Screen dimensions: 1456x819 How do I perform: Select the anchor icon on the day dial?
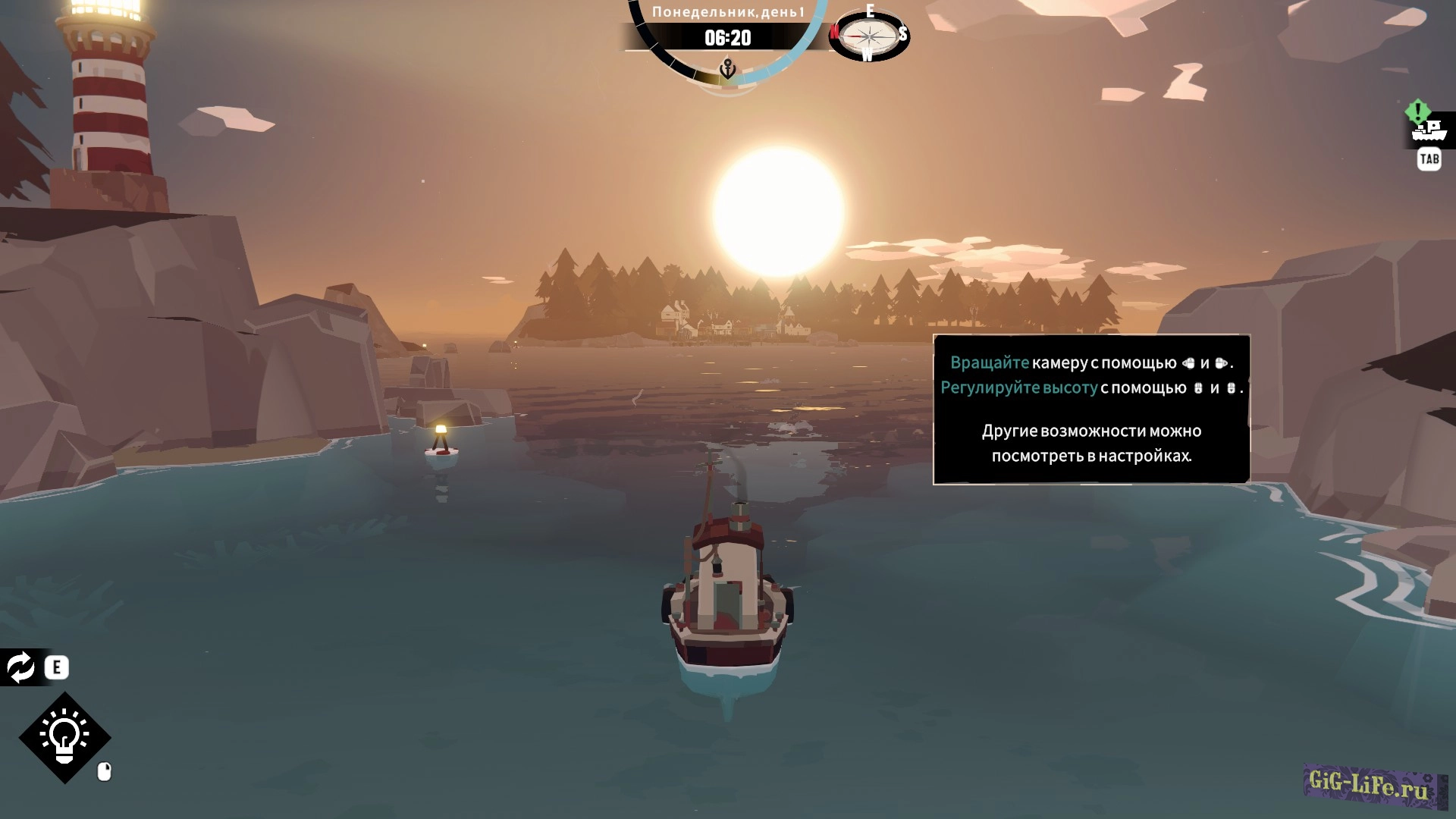pyautogui.click(x=727, y=71)
